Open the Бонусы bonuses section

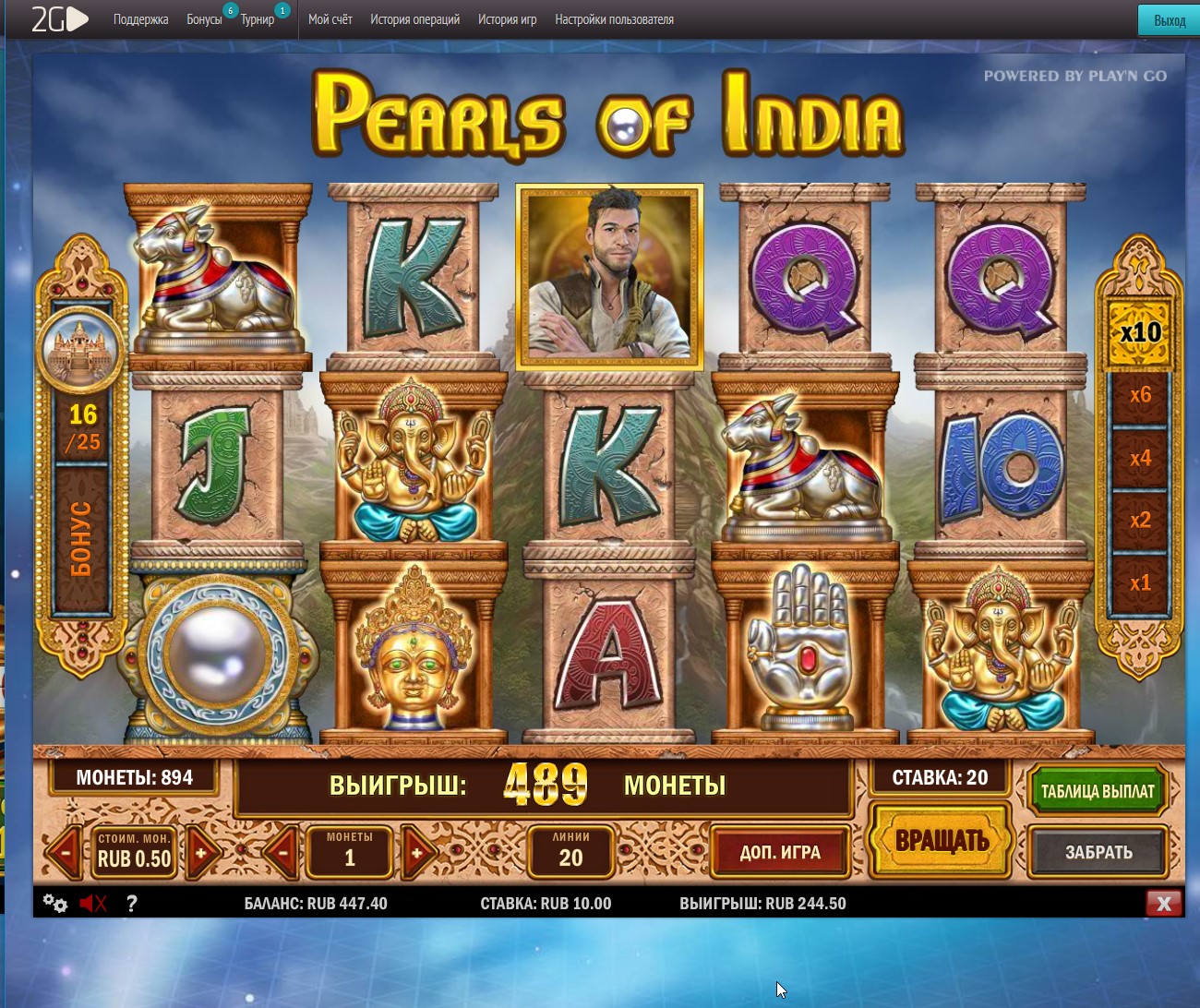point(204,19)
